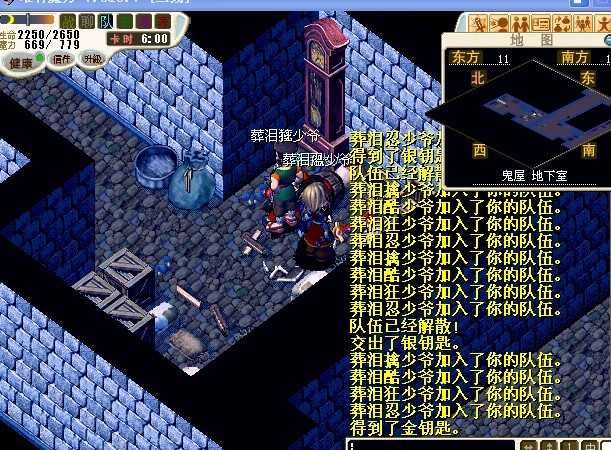Click the 中 chat size button
The image size is (611, 450).
tap(590, 445)
